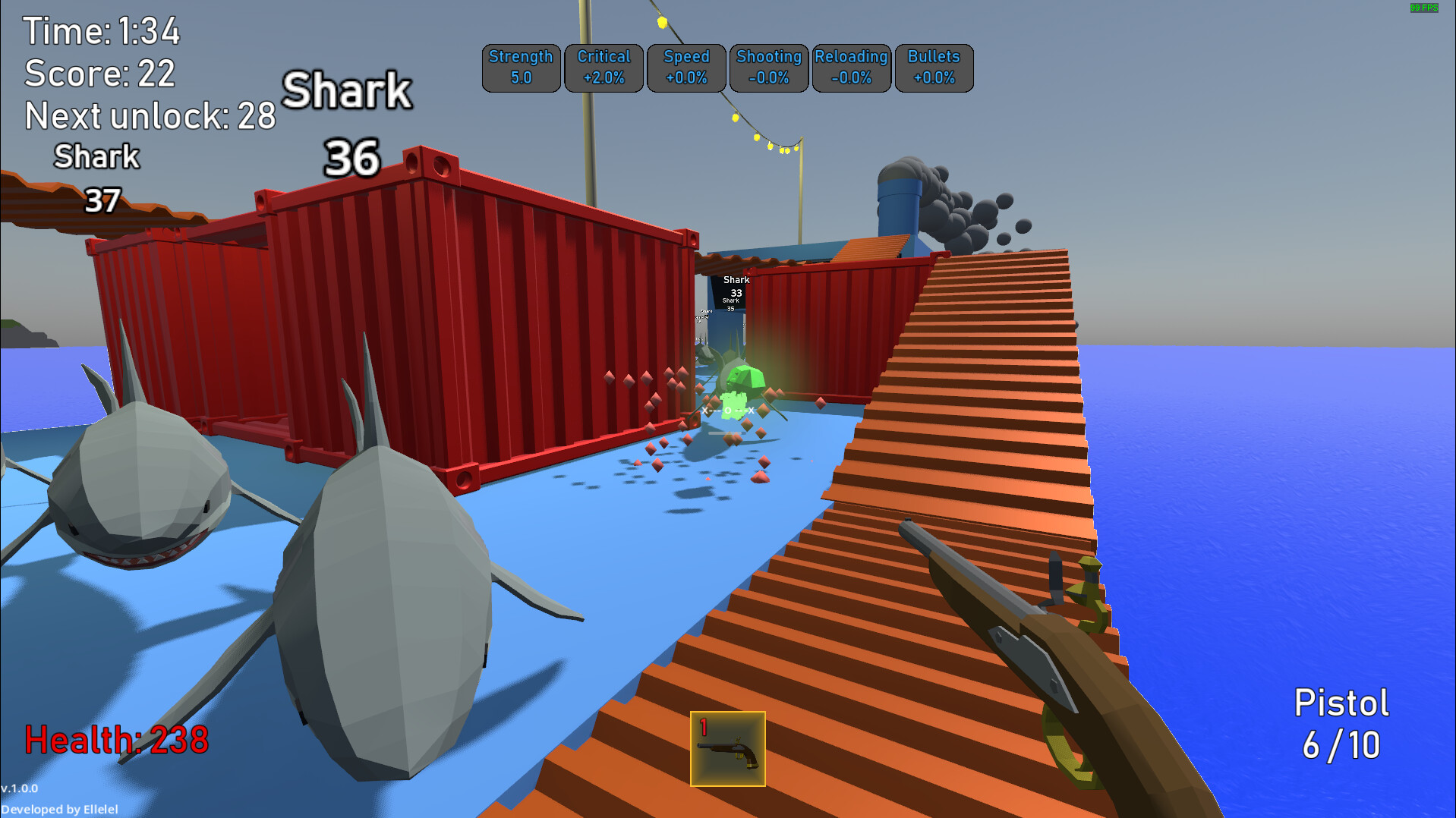
Task: Click the Speed +0.0% stat box
Action: [686, 68]
